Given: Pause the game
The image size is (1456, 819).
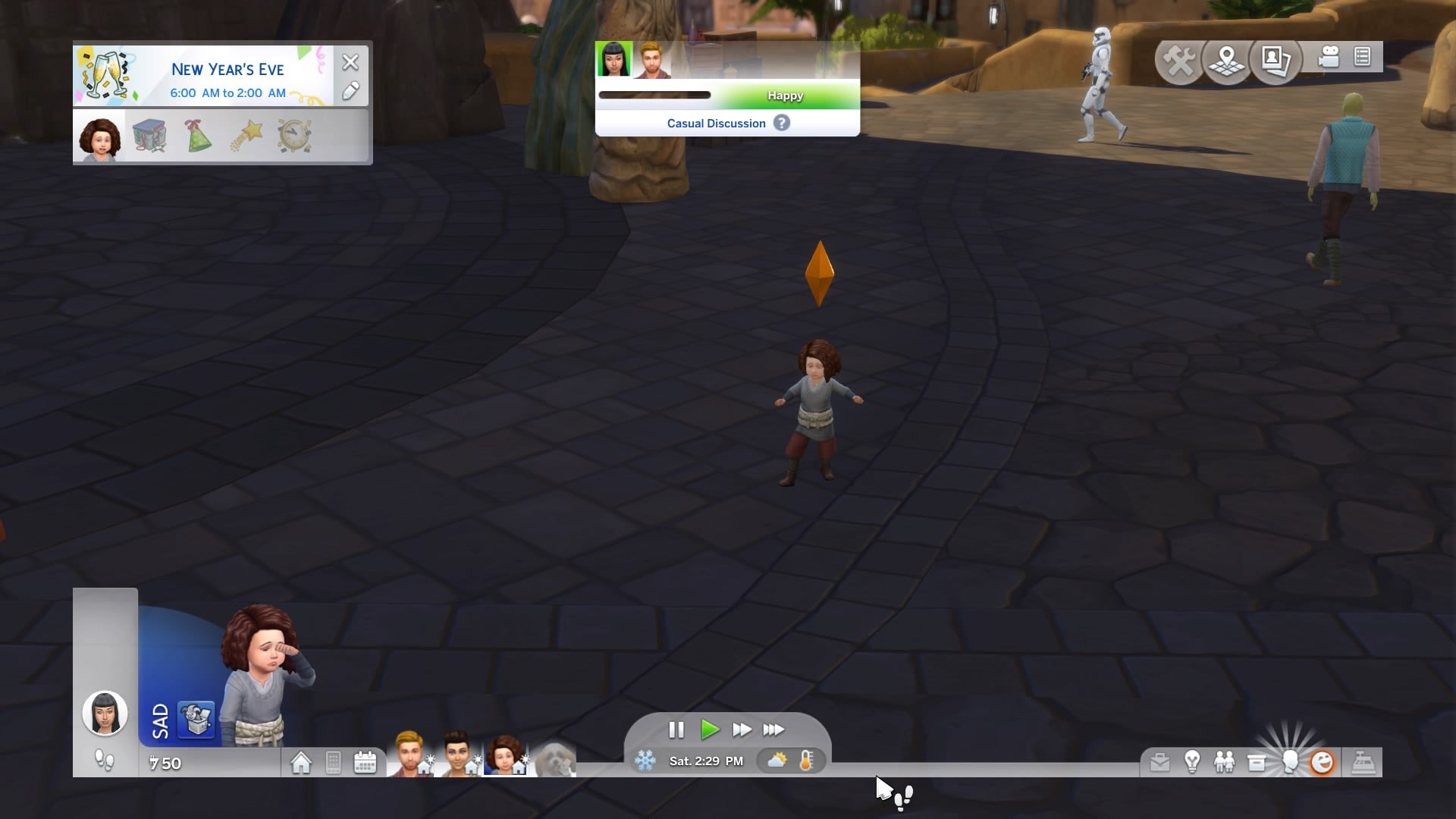Looking at the screenshot, I should 676,730.
